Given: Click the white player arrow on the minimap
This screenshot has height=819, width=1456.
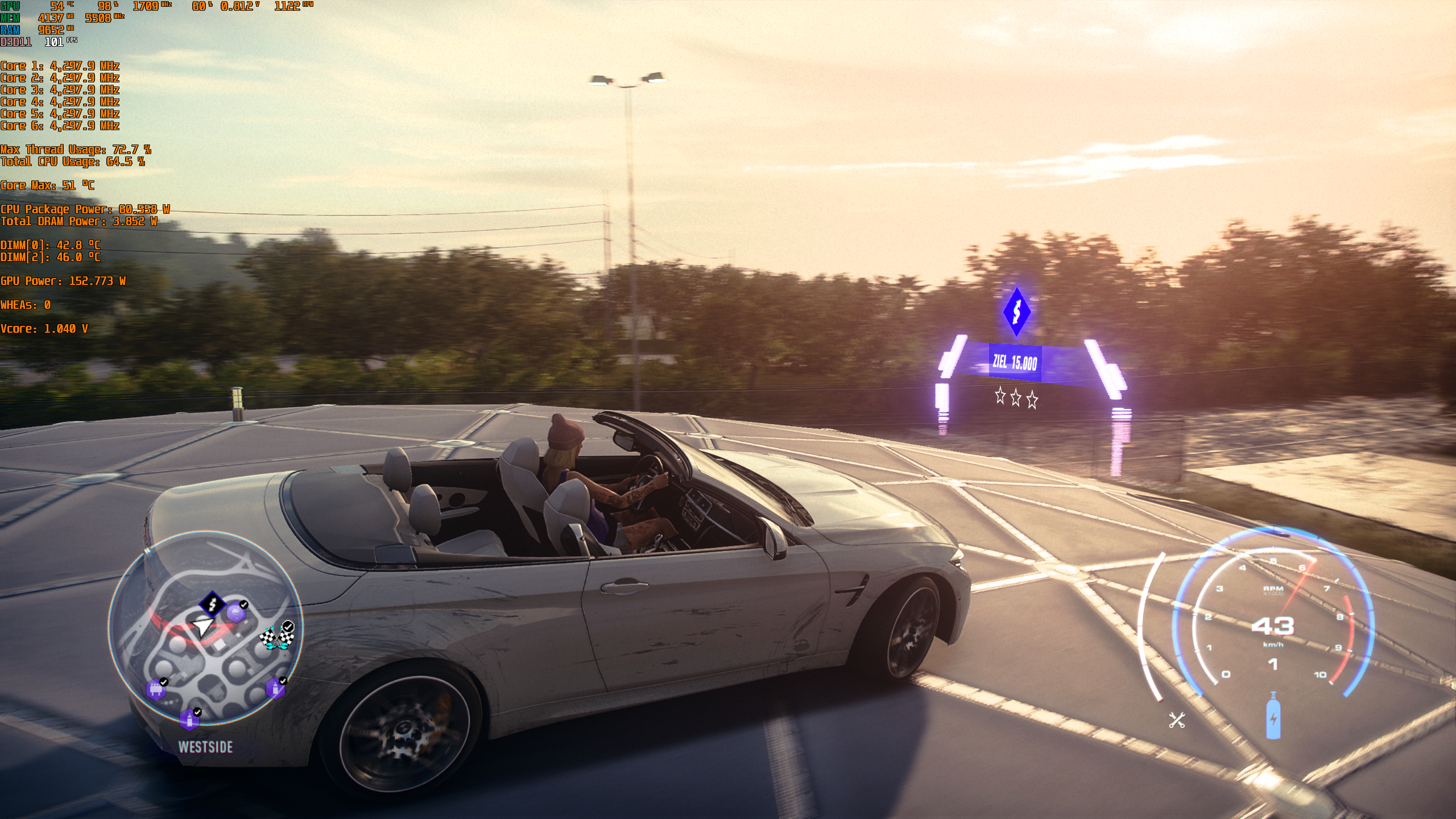Looking at the screenshot, I should click(x=204, y=627).
